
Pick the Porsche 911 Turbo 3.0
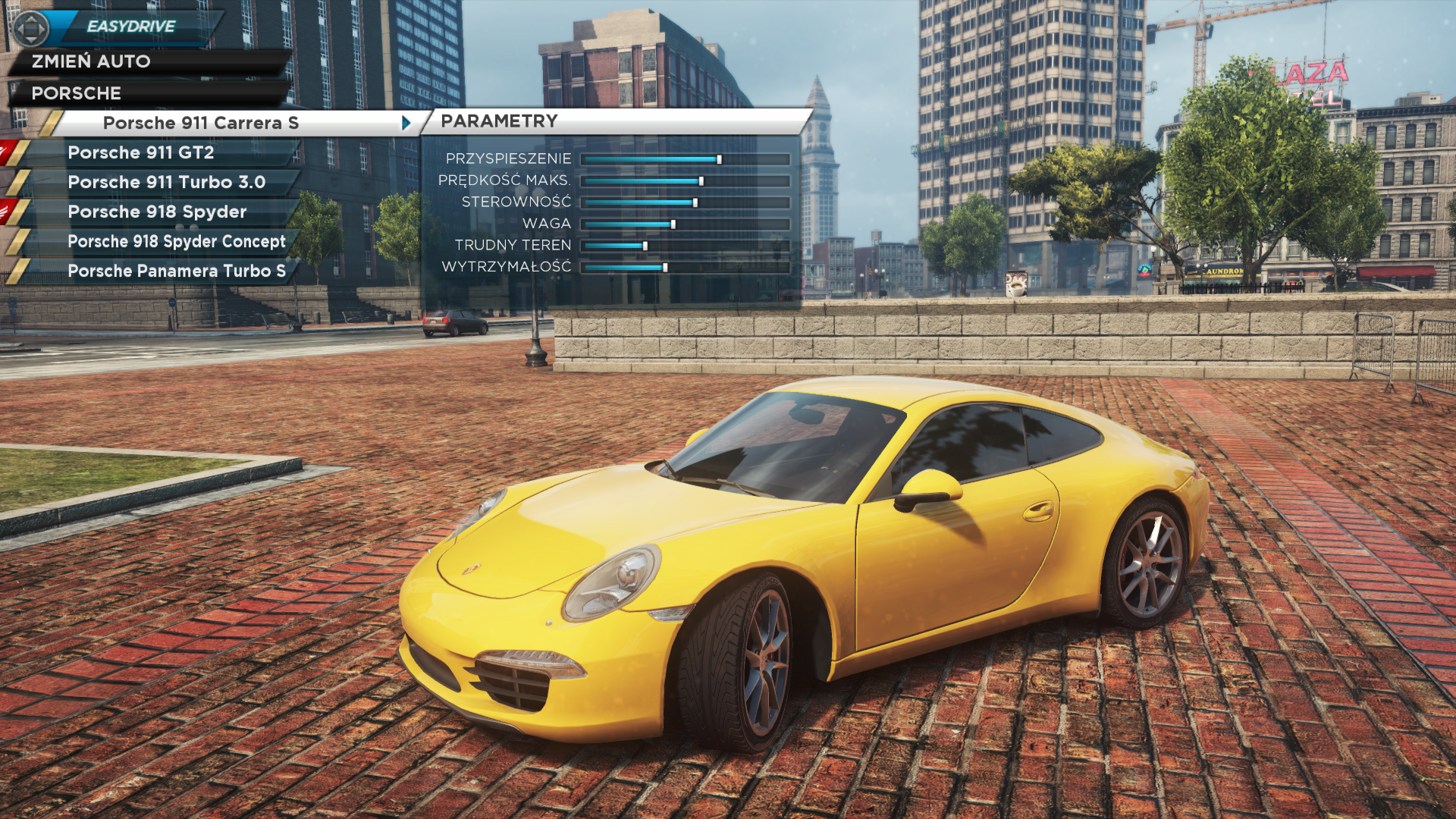pos(166,182)
